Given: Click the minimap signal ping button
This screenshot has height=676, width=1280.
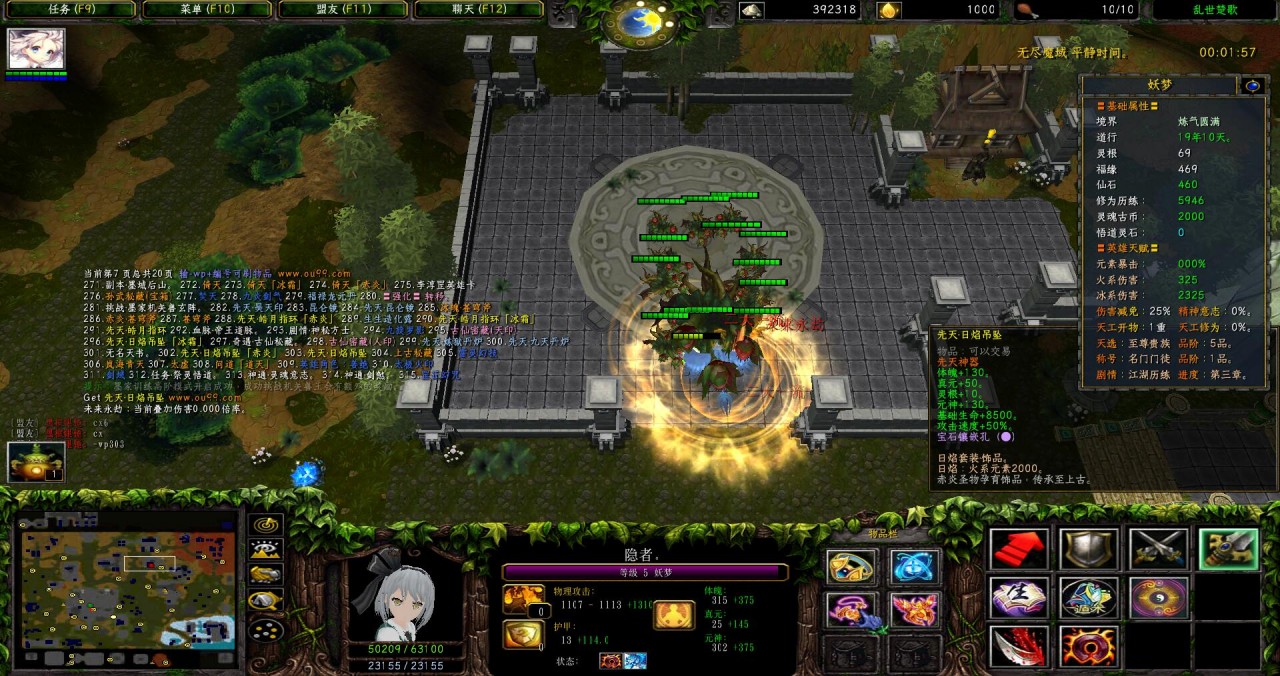Looking at the screenshot, I should coord(265,525).
